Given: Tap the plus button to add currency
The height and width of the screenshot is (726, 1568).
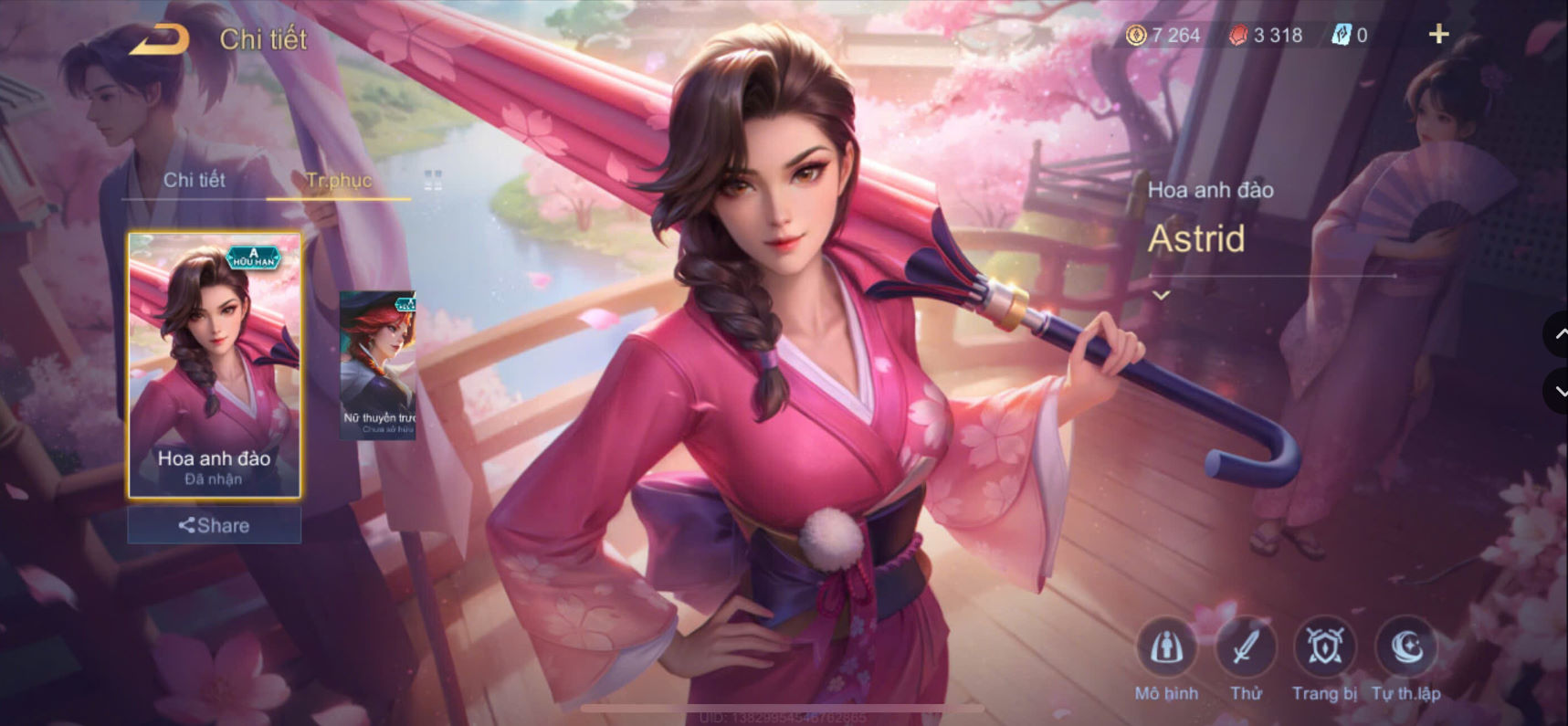Looking at the screenshot, I should 1438,34.
